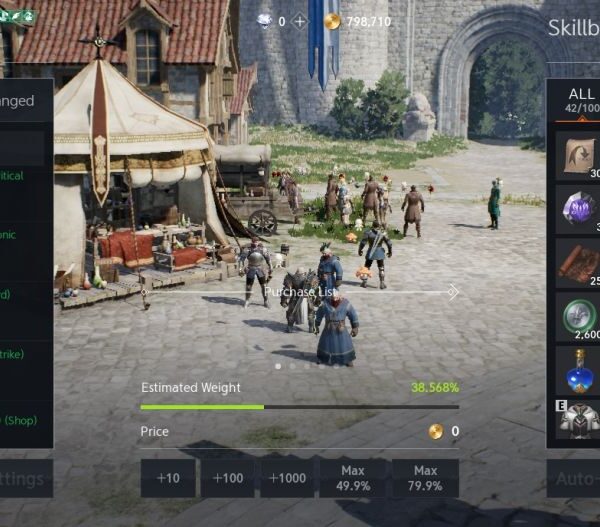Add 10 with the +10 button
600x527 pixels.
[168, 478]
